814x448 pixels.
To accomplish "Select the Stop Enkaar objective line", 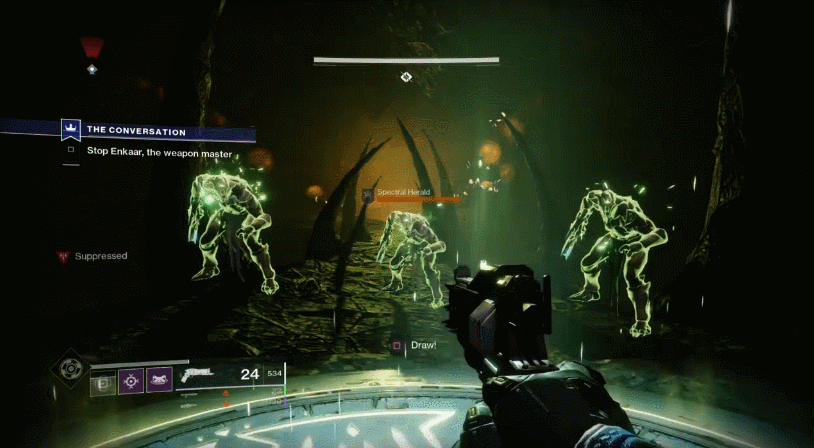I will pyautogui.click(x=160, y=153).
